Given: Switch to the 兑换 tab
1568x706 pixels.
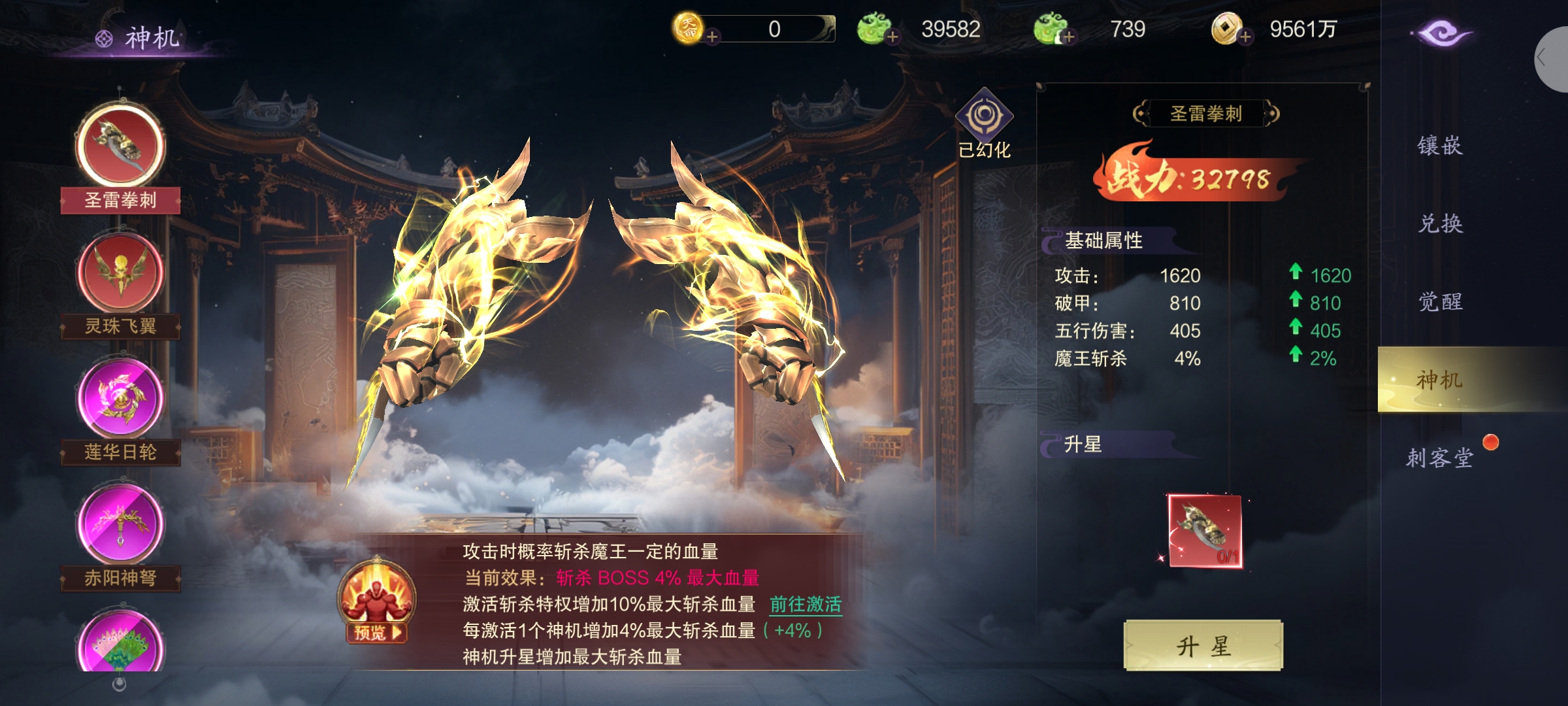Looking at the screenshot, I should (x=1440, y=224).
